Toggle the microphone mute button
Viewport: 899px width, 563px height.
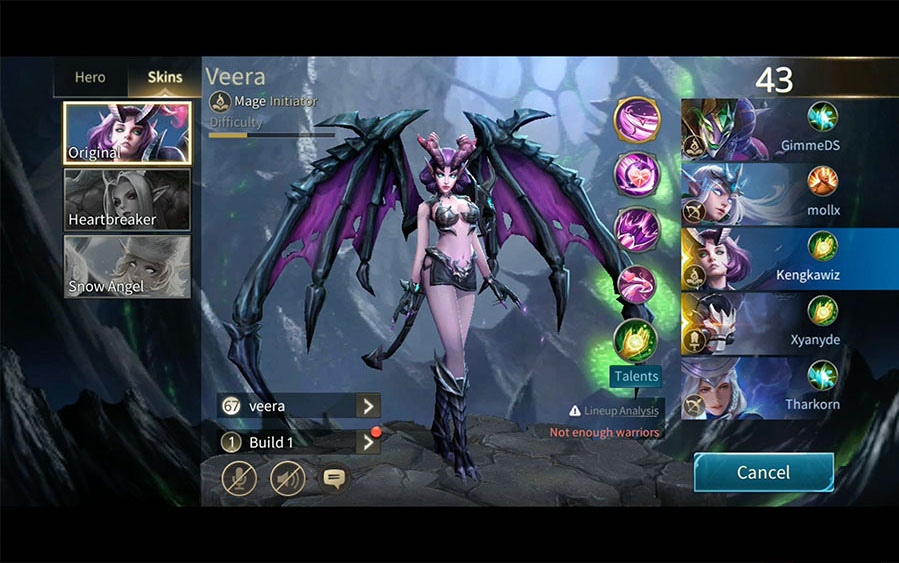point(238,478)
